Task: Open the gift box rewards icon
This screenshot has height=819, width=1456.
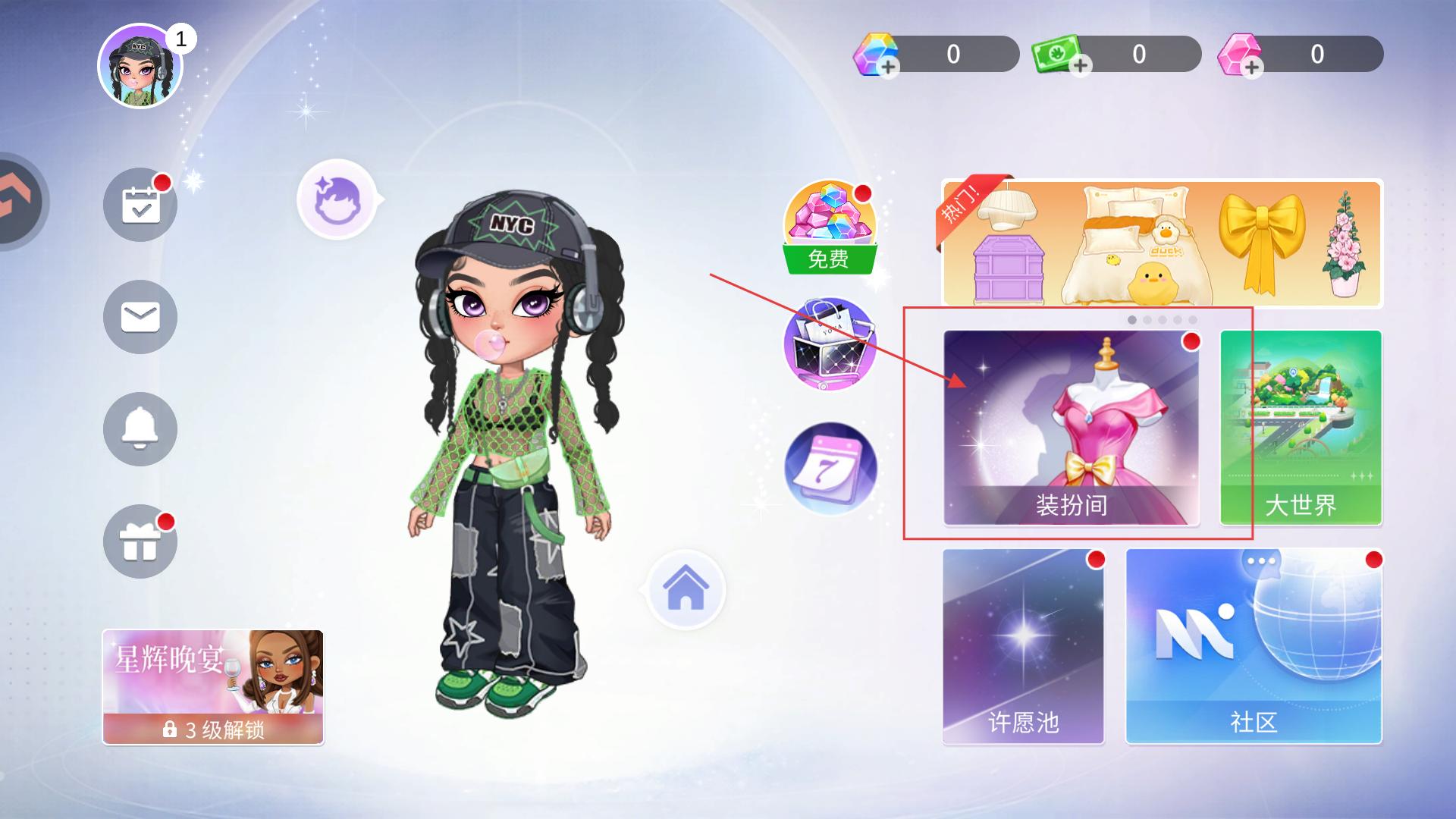Action: 140,541
